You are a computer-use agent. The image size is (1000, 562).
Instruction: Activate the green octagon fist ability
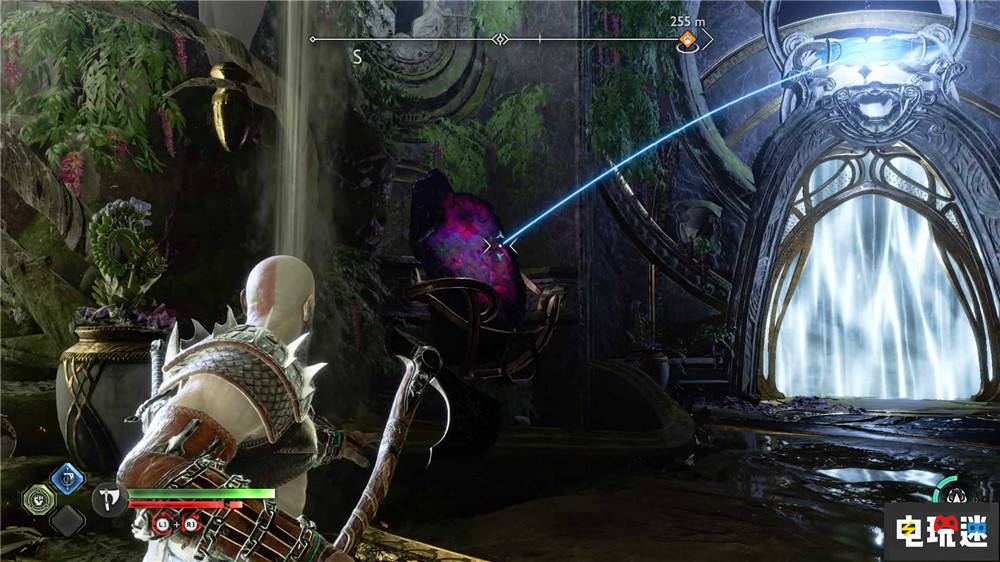pos(38,497)
